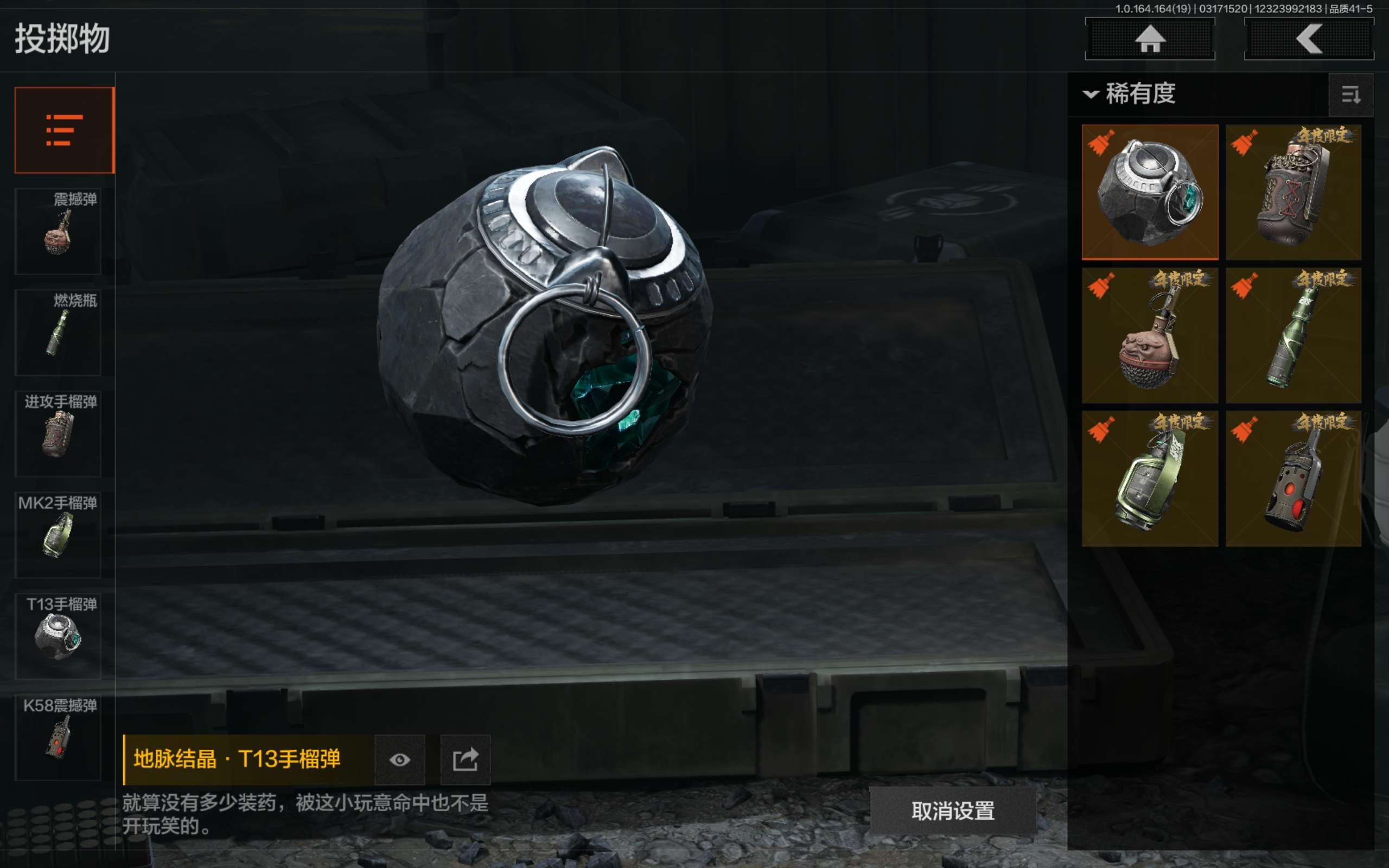Screen dimensions: 1389x868
Task: Select the green bottle molotov skin
Action: 1293,335
